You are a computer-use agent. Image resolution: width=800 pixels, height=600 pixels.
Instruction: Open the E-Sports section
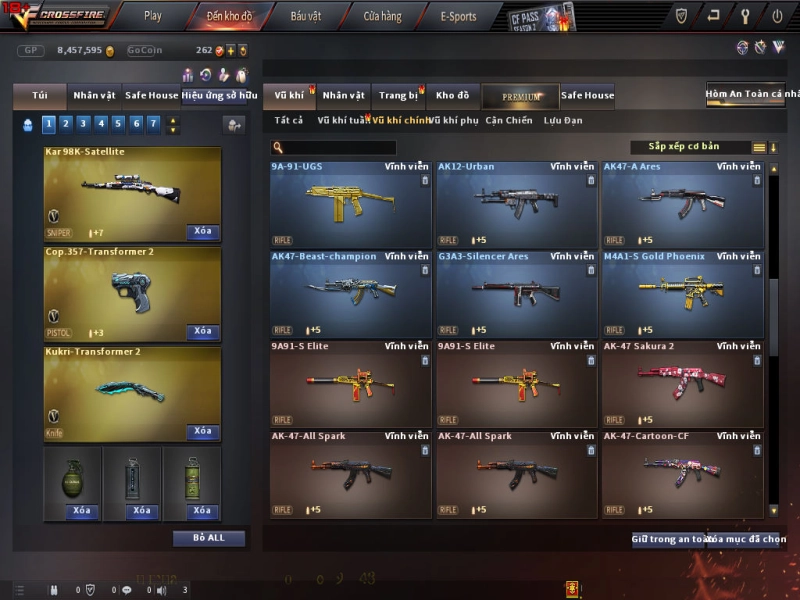coord(458,16)
